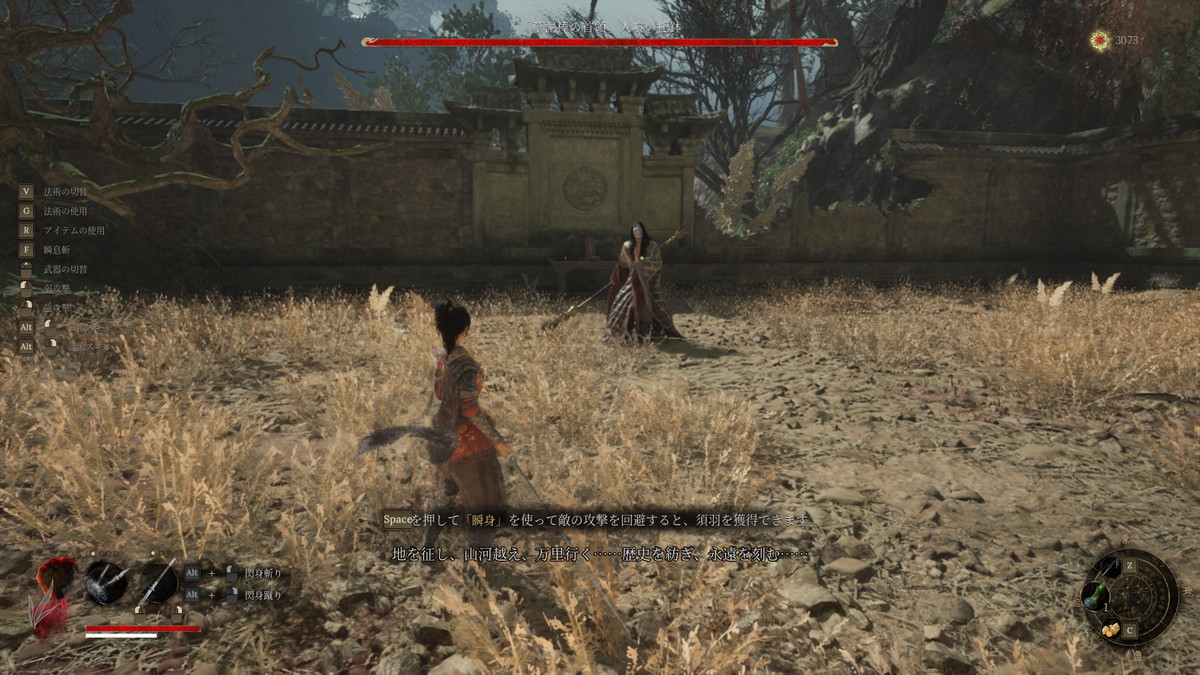Select the shield and axe weapon icon
Viewport: 1200px width, 675px height.
click(x=105, y=582)
